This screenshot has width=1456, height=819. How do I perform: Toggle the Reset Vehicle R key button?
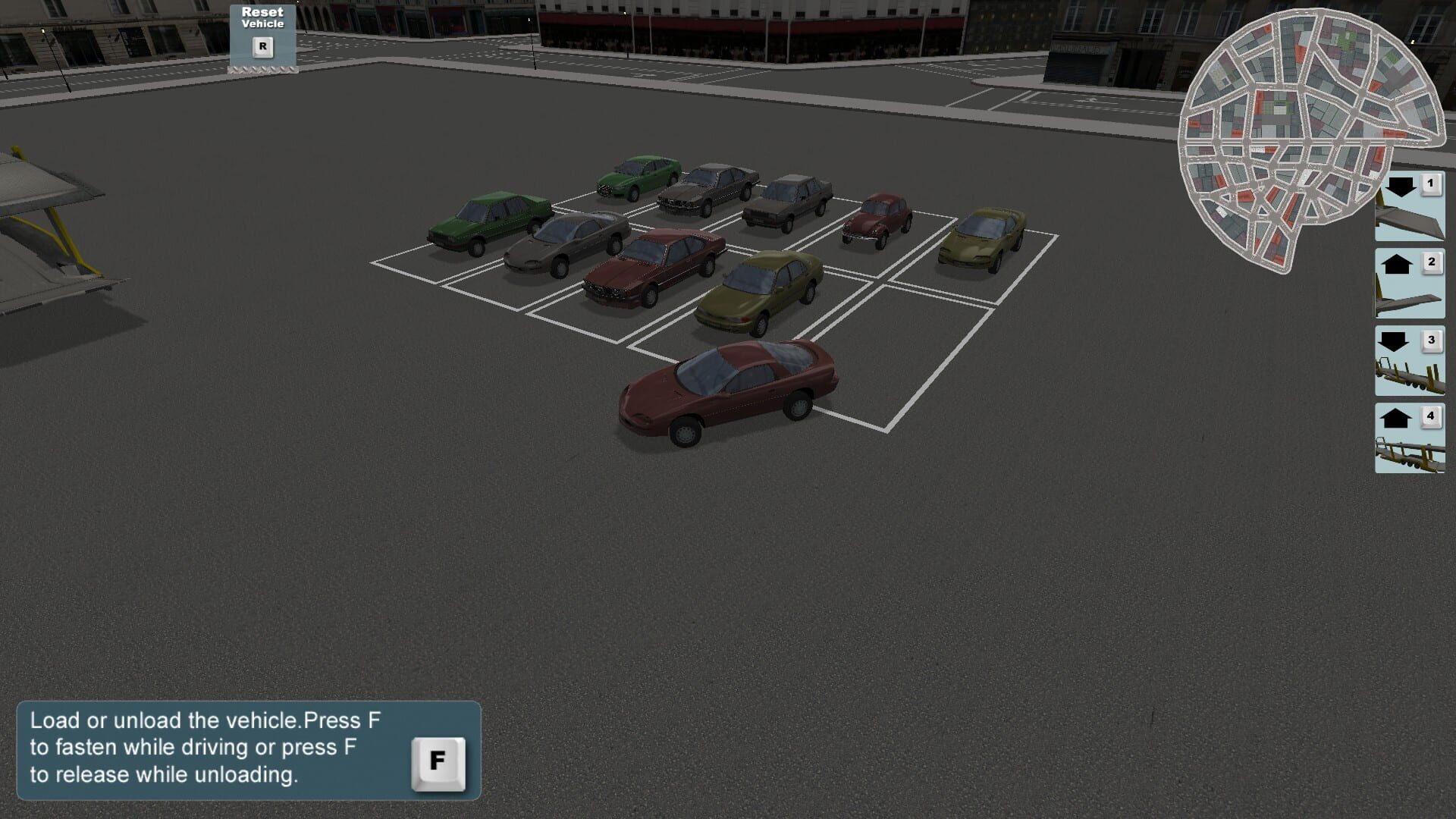262,47
